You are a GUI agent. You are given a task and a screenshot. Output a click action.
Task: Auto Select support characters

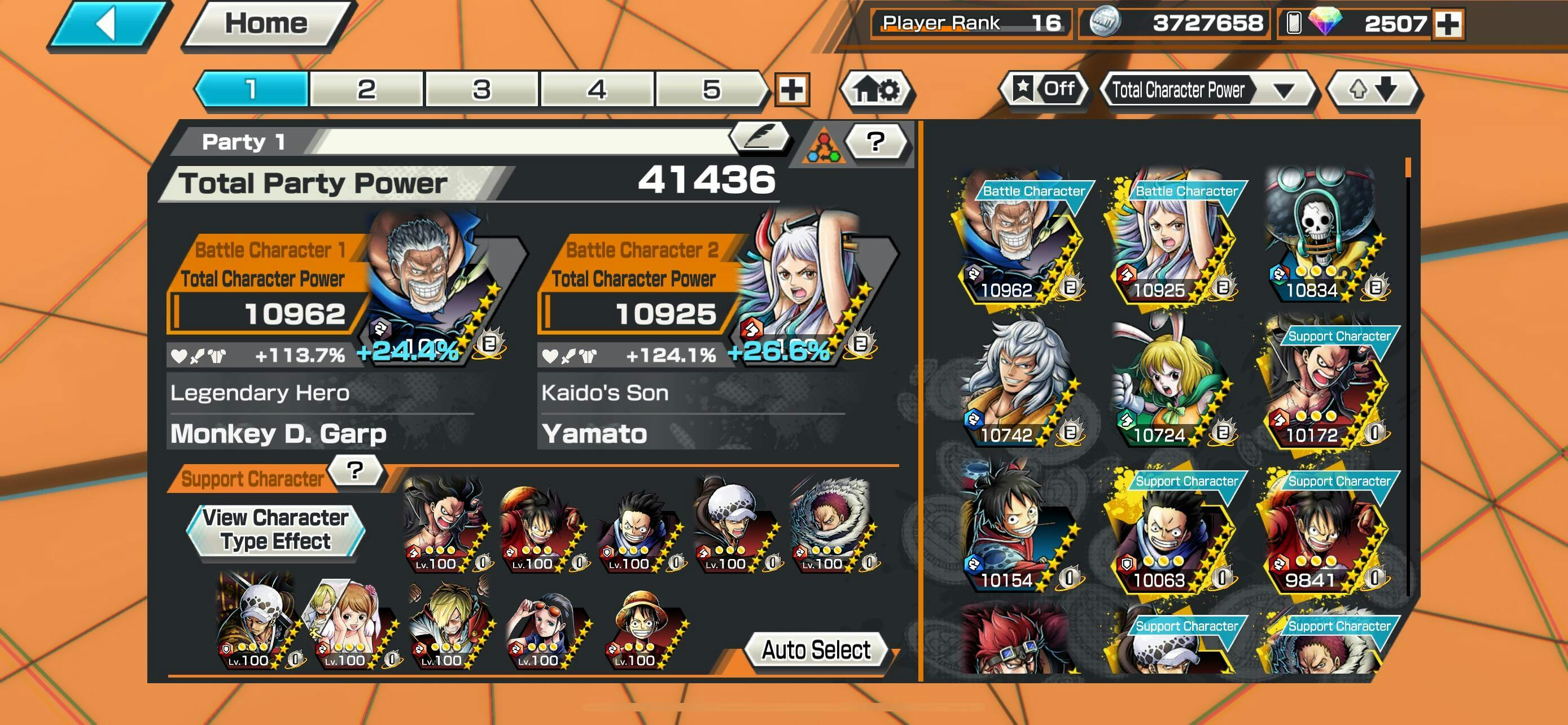pos(816,650)
